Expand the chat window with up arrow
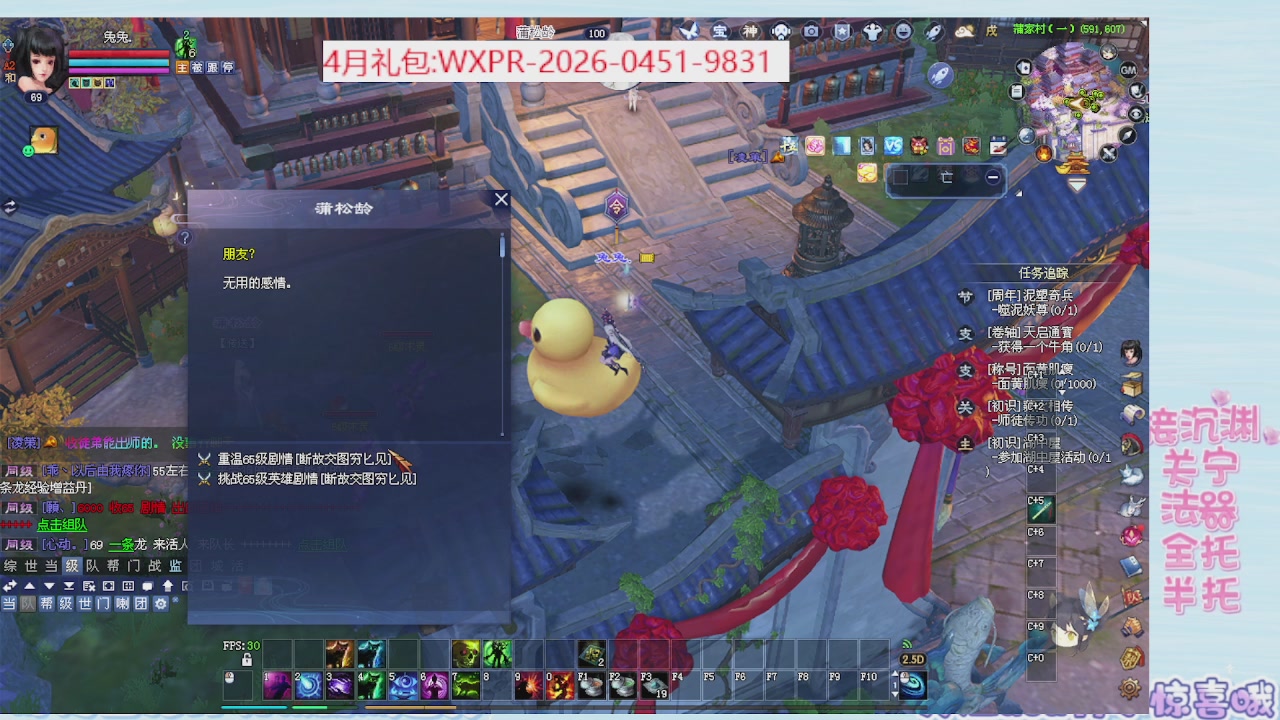 [169, 586]
